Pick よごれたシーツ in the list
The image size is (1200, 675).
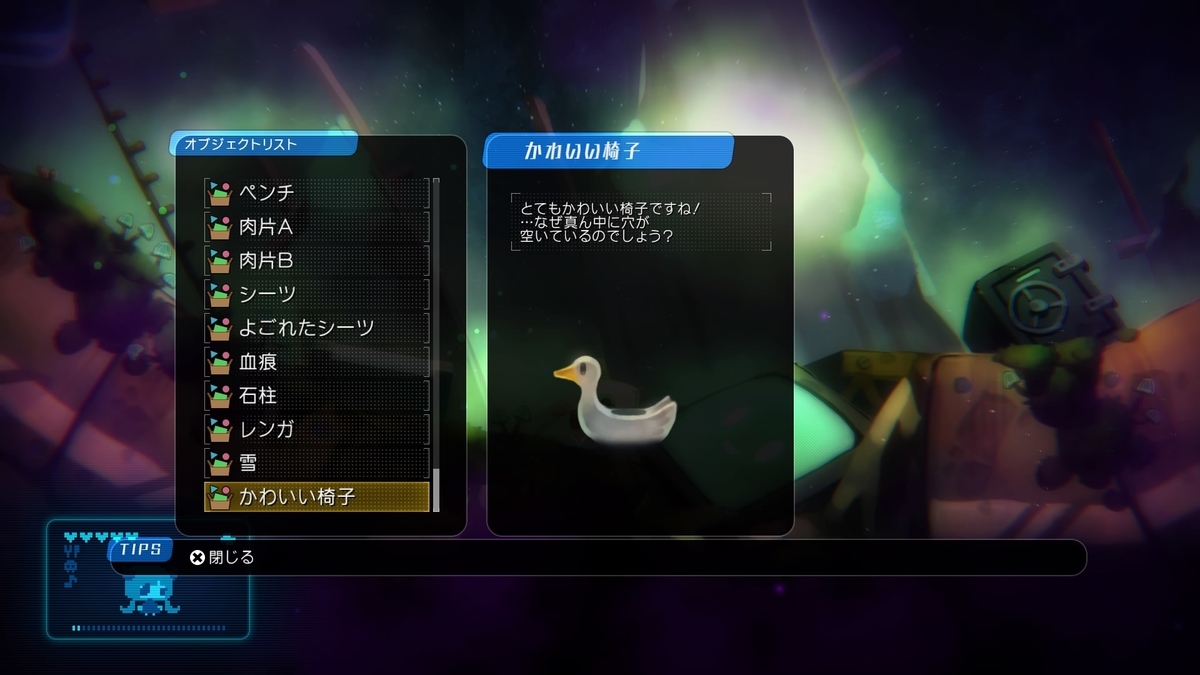(317, 328)
